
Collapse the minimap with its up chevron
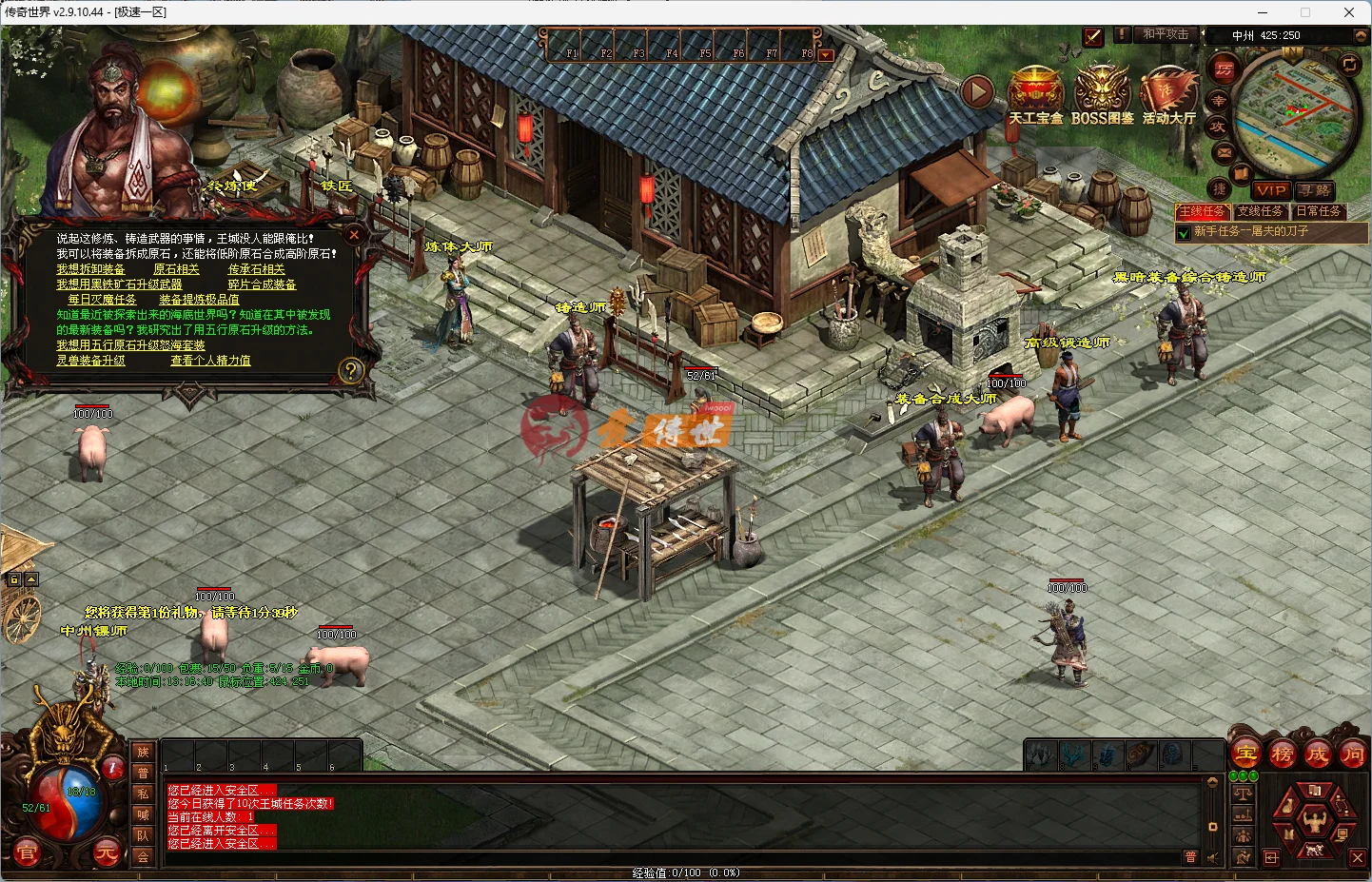tap(1360, 36)
